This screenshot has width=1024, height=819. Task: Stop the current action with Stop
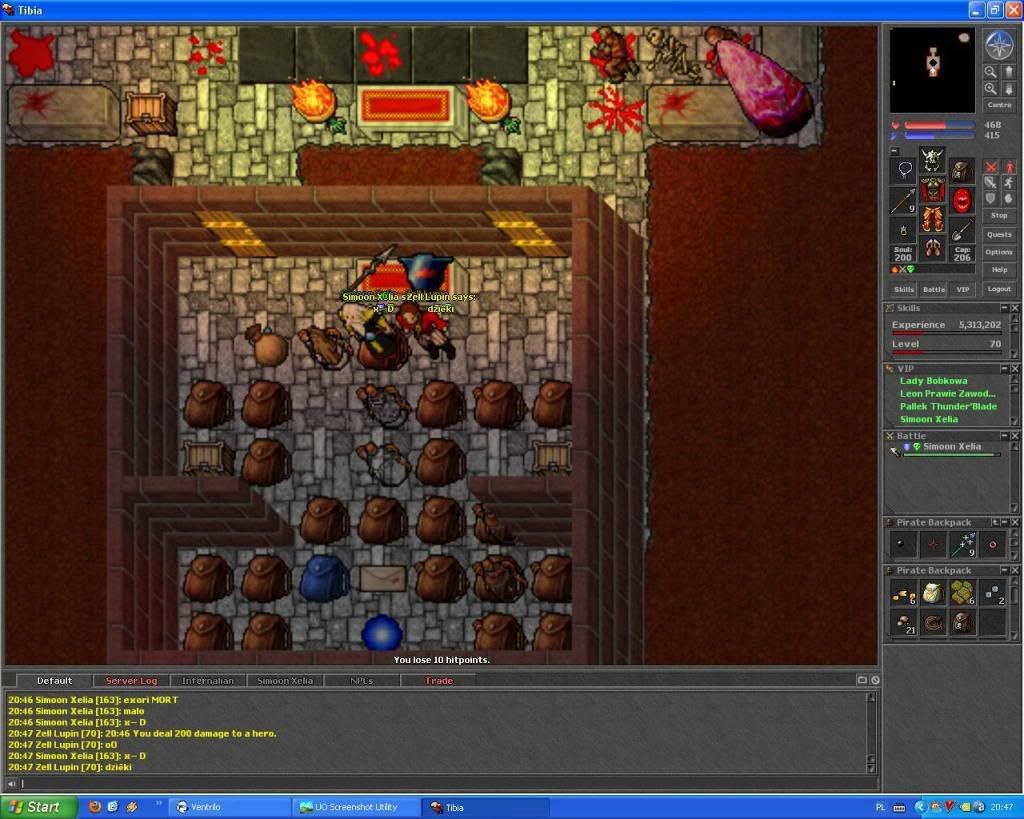tap(998, 215)
